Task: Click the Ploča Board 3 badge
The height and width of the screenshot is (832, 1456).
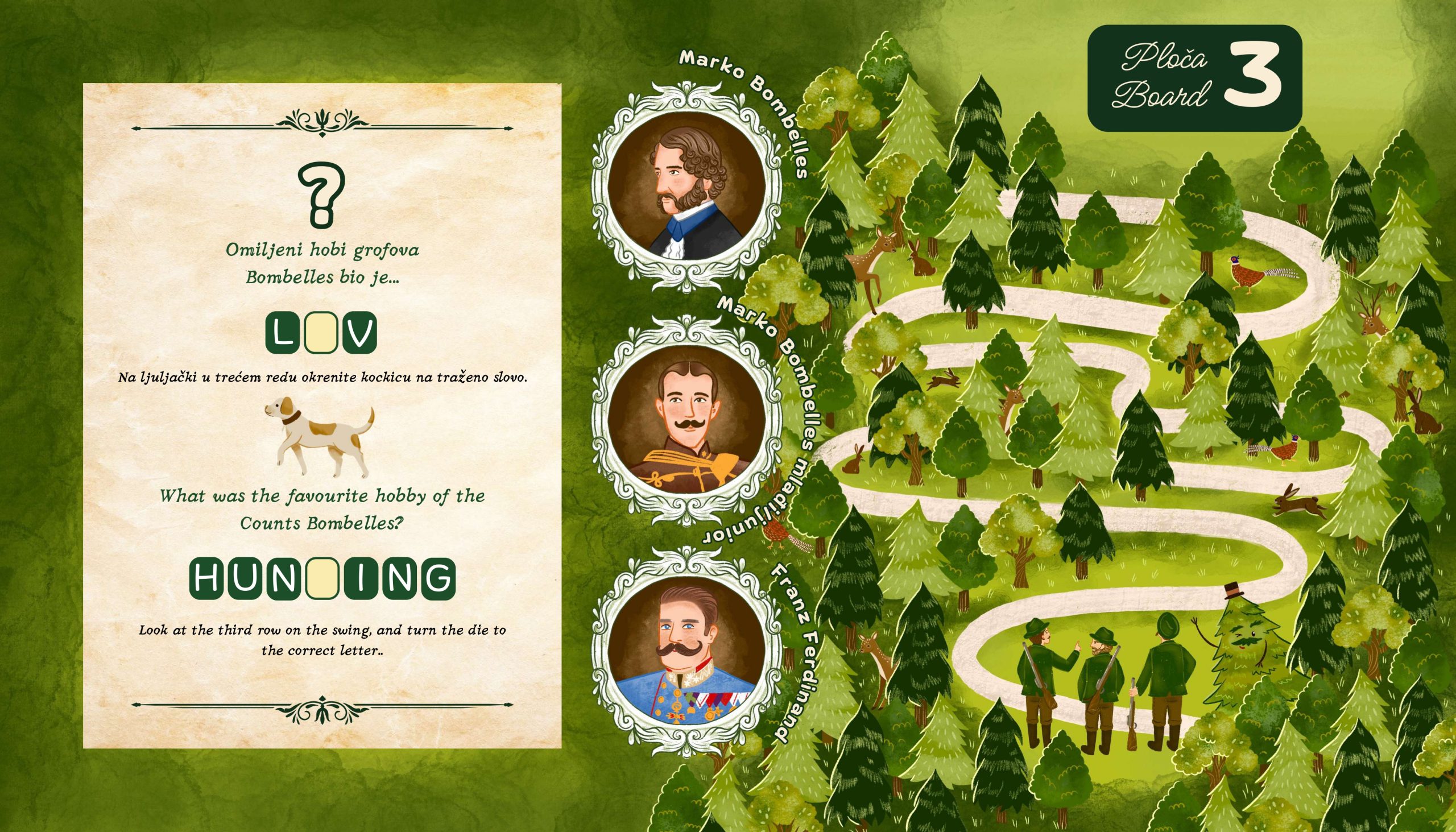Action: click(1194, 78)
